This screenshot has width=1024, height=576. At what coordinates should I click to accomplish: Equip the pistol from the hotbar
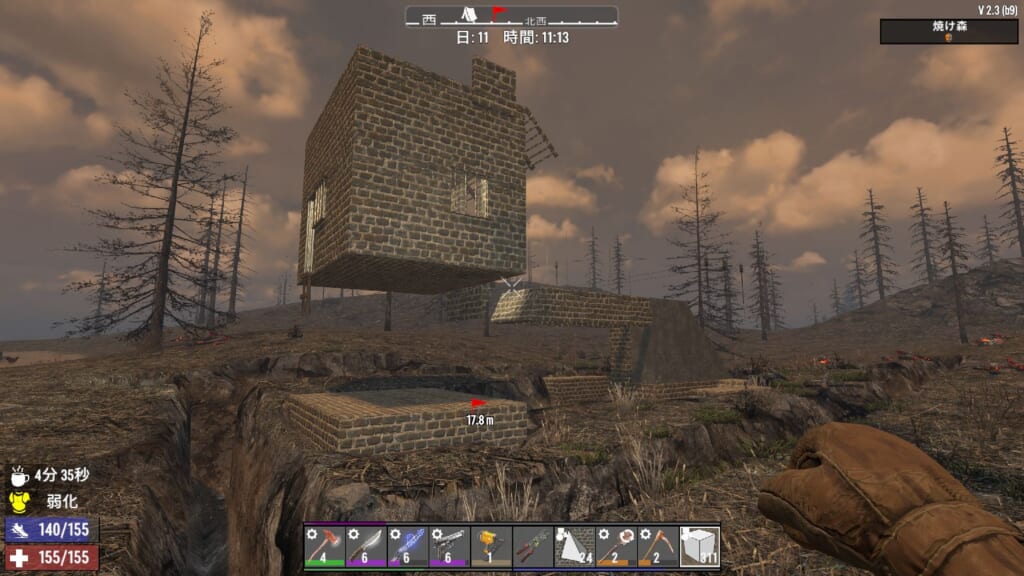(x=447, y=546)
